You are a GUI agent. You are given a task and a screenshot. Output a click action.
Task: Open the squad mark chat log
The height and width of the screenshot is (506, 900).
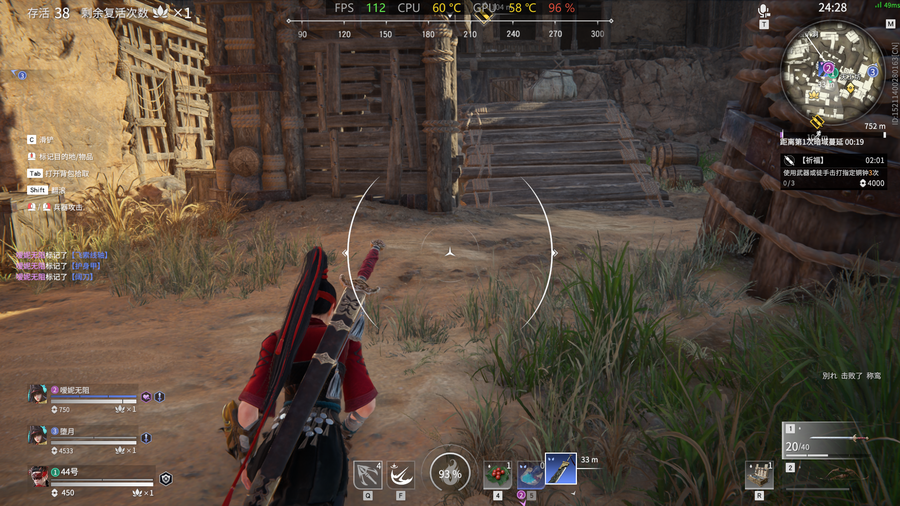pyautogui.click(x=60, y=266)
